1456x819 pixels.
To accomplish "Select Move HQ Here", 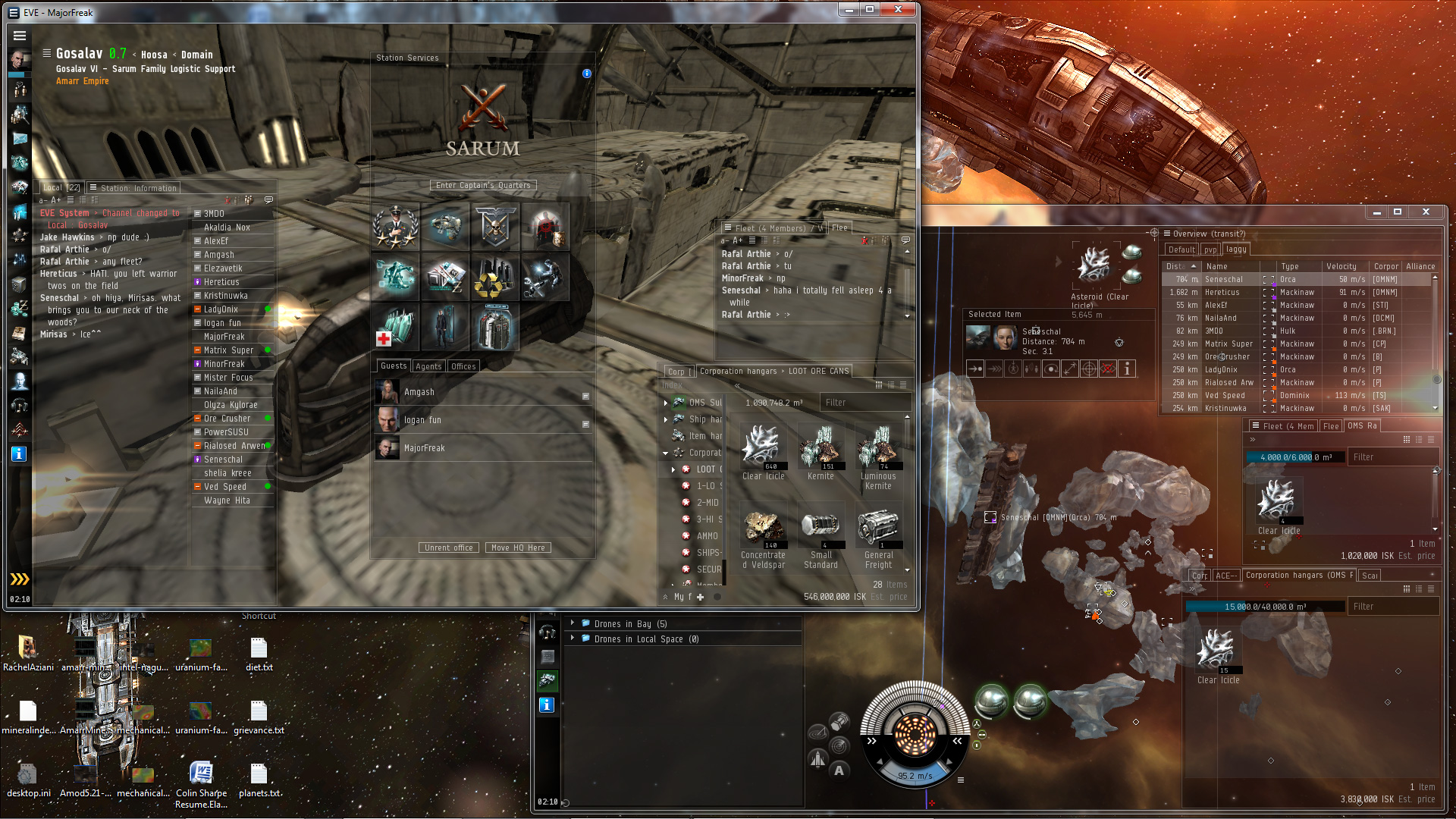I will tap(518, 548).
